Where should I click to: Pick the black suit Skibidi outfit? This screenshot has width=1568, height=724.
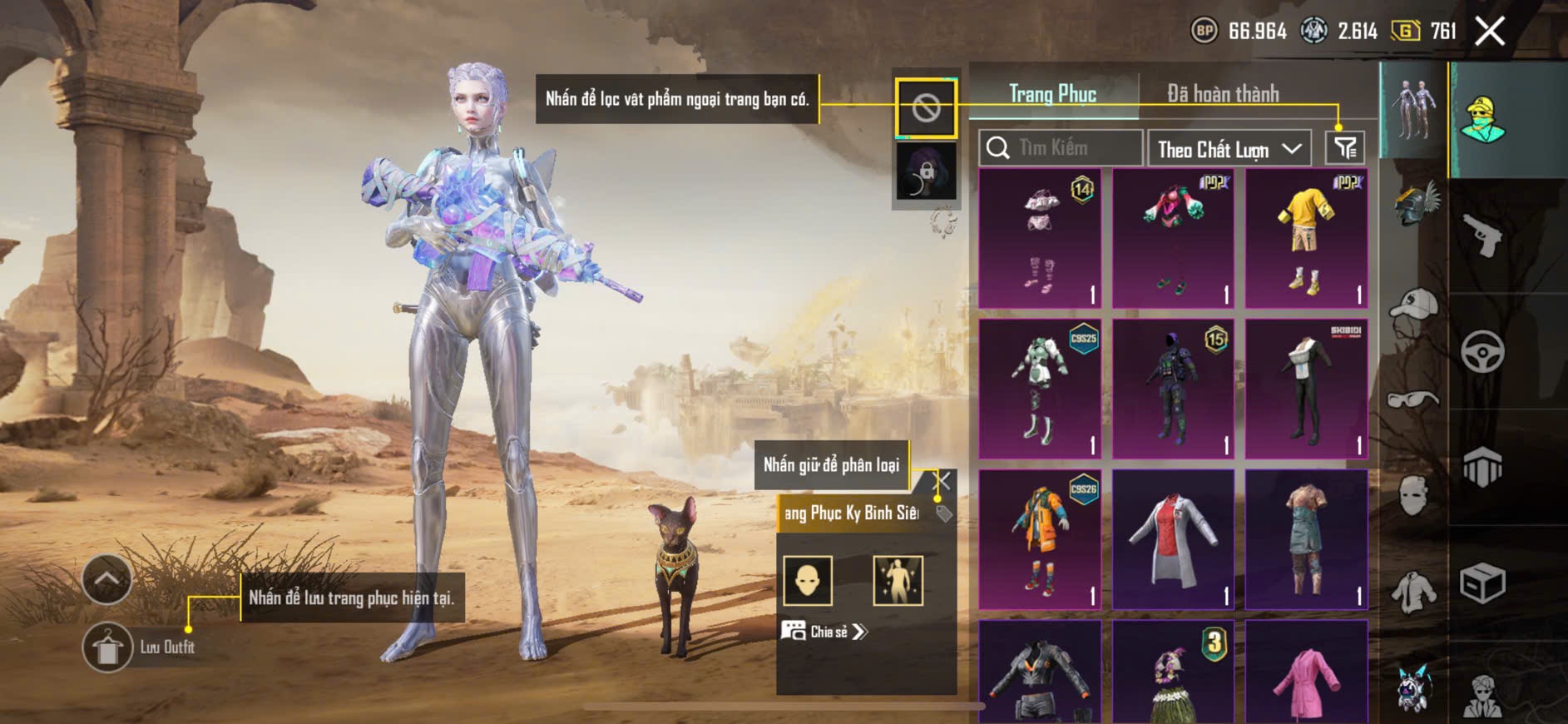1306,389
